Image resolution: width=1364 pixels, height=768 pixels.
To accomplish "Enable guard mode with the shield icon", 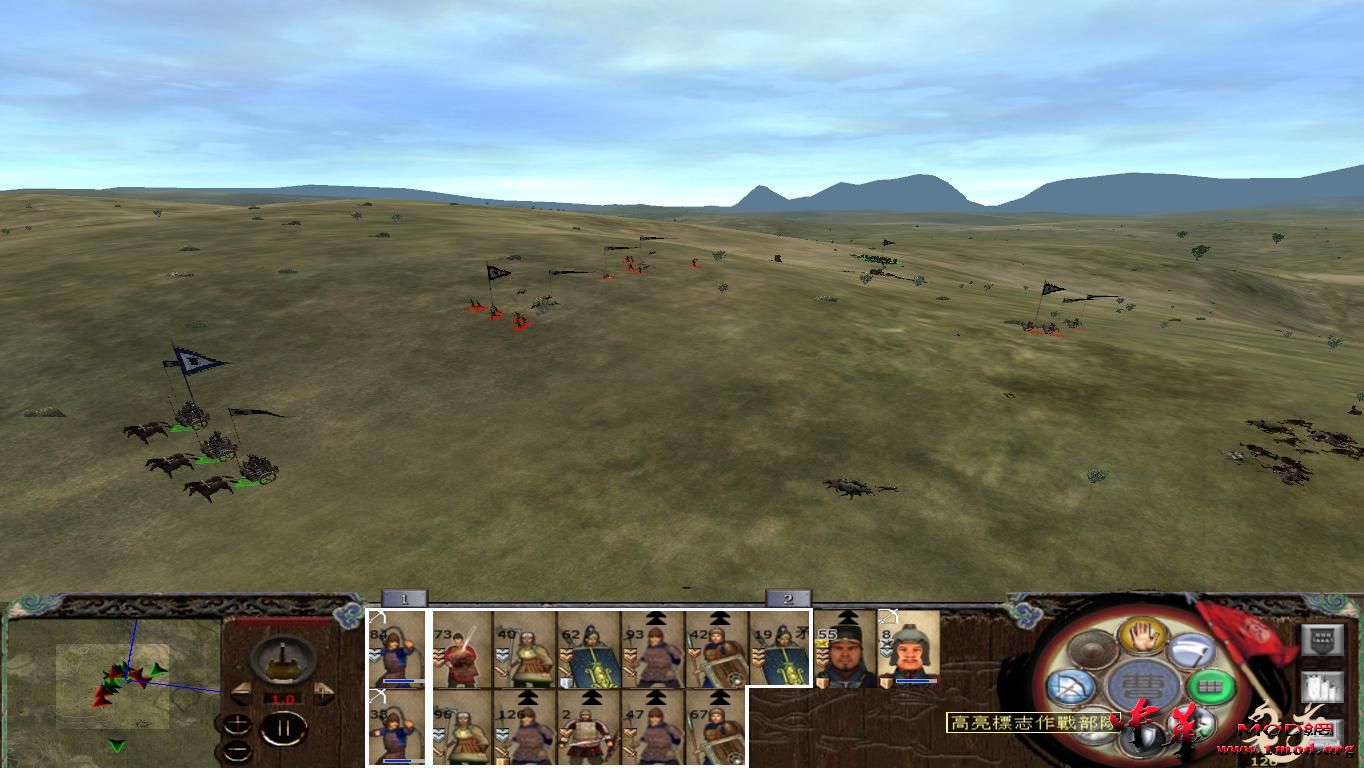I will 1139,734.
